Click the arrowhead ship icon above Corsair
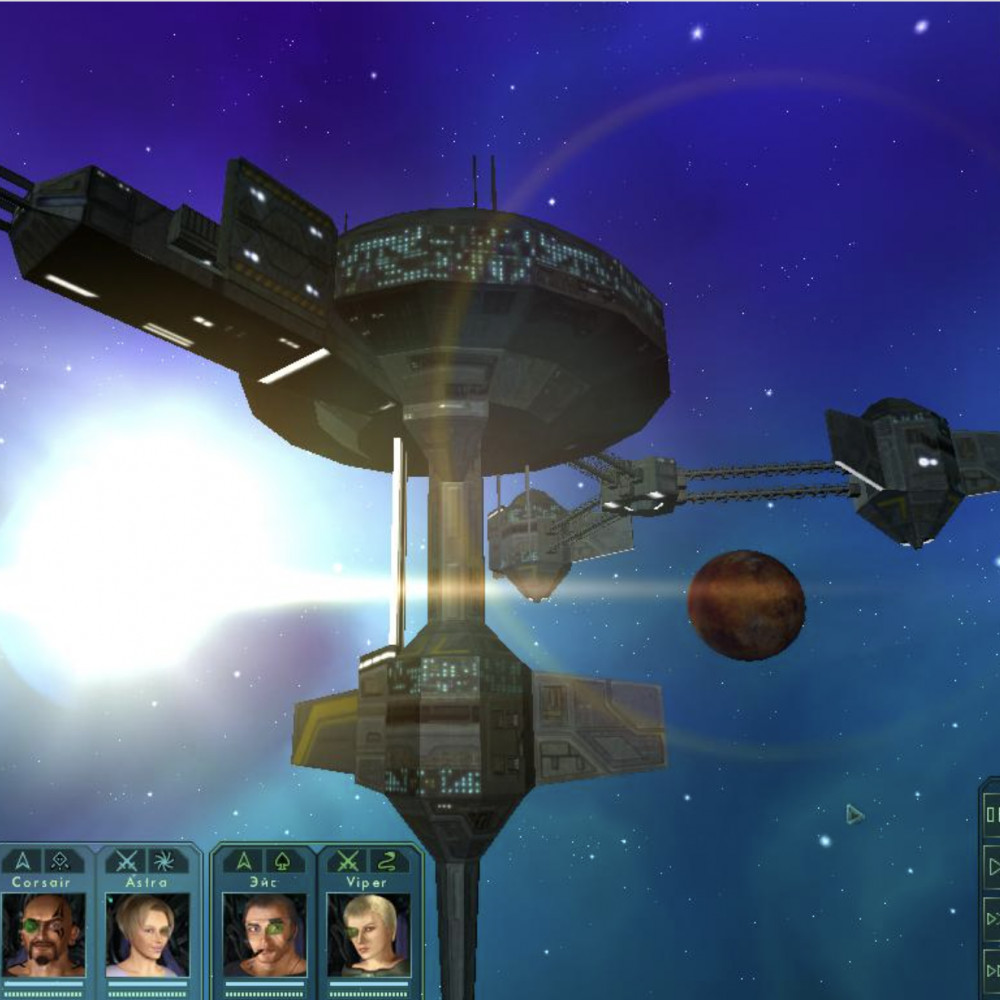 (x=23, y=861)
